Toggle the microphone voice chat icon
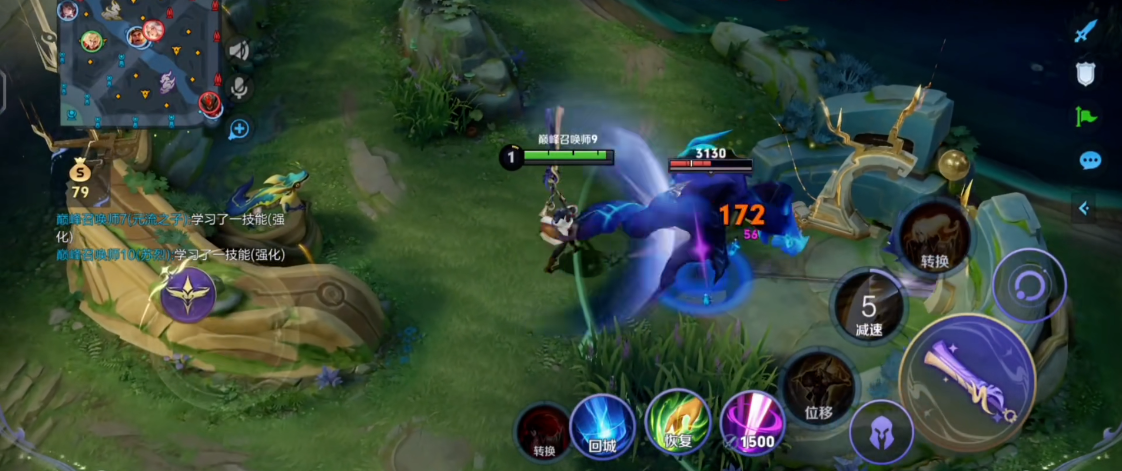This screenshot has height=471, width=1122. coord(239,89)
